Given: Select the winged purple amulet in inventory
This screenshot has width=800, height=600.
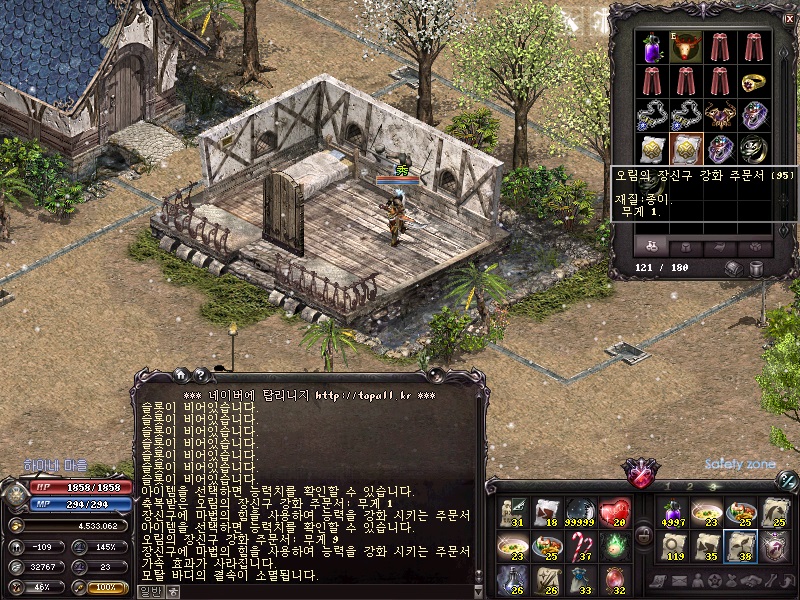Looking at the screenshot, I should pyautogui.click(x=720, y=114).
